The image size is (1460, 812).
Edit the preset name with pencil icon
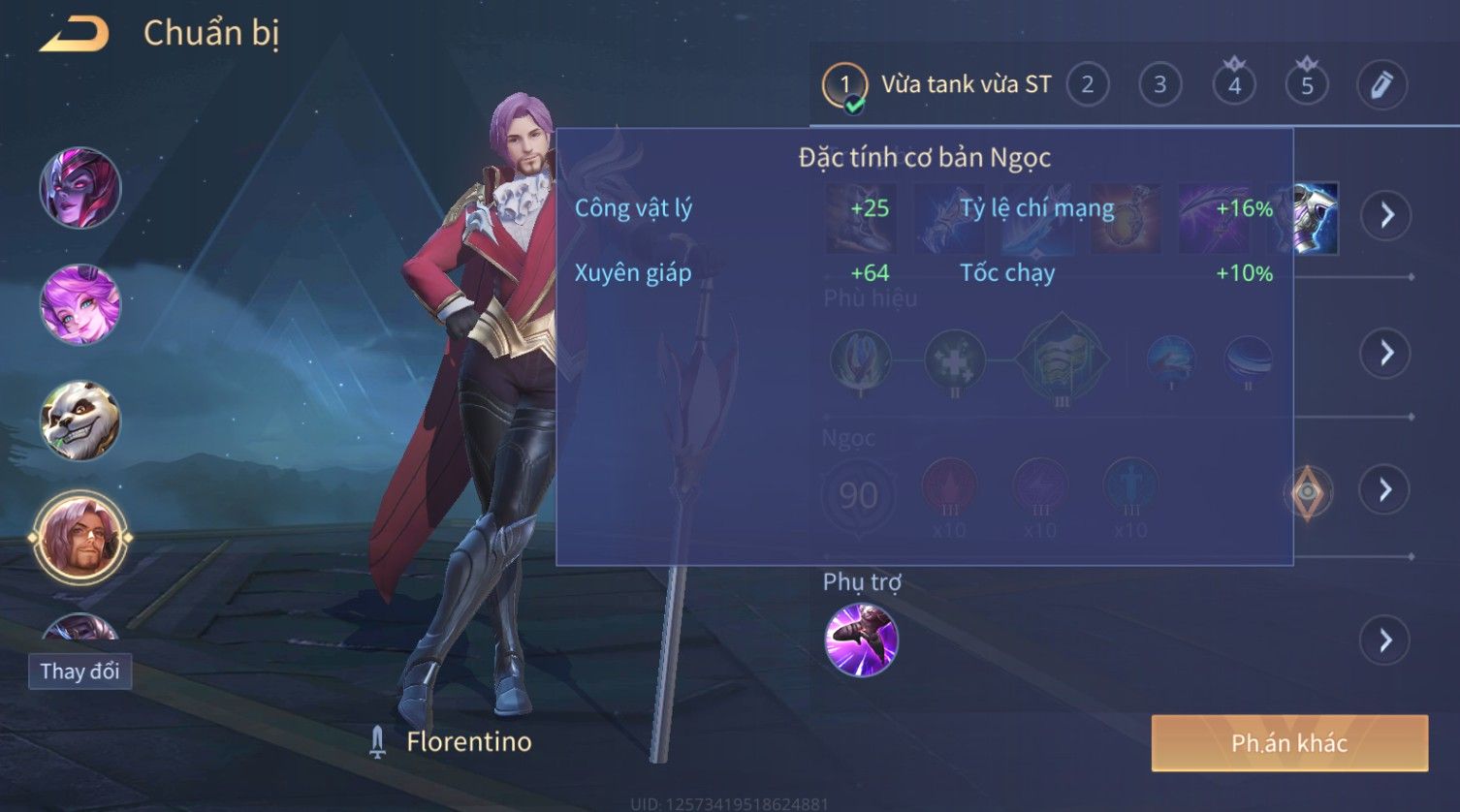(1381, 85)
